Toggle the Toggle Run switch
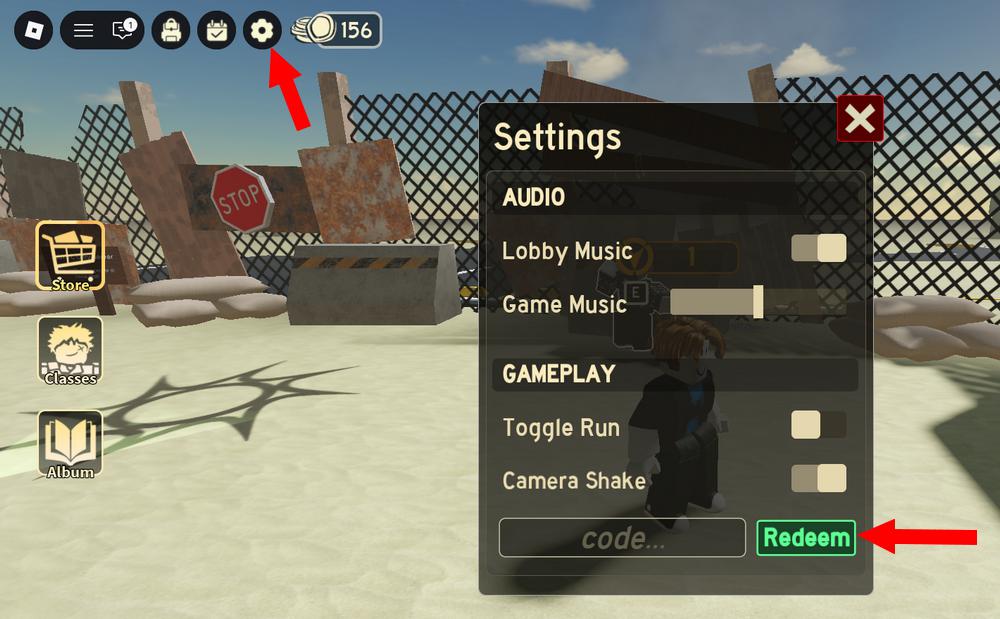Viewport: 1000px width, 619px height. click(x=819, y=425)
